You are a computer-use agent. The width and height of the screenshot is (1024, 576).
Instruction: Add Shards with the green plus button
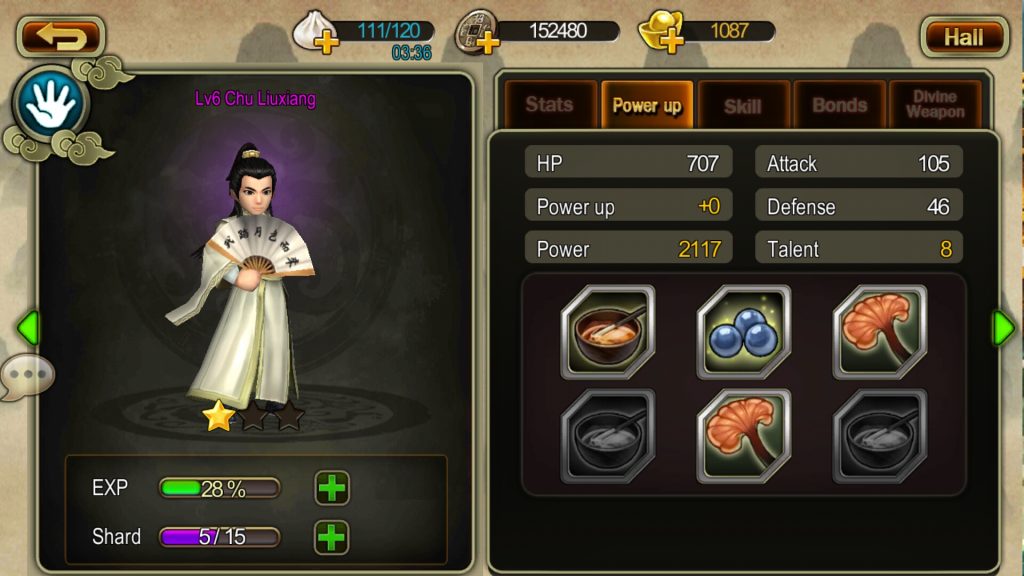click(332, 537)
